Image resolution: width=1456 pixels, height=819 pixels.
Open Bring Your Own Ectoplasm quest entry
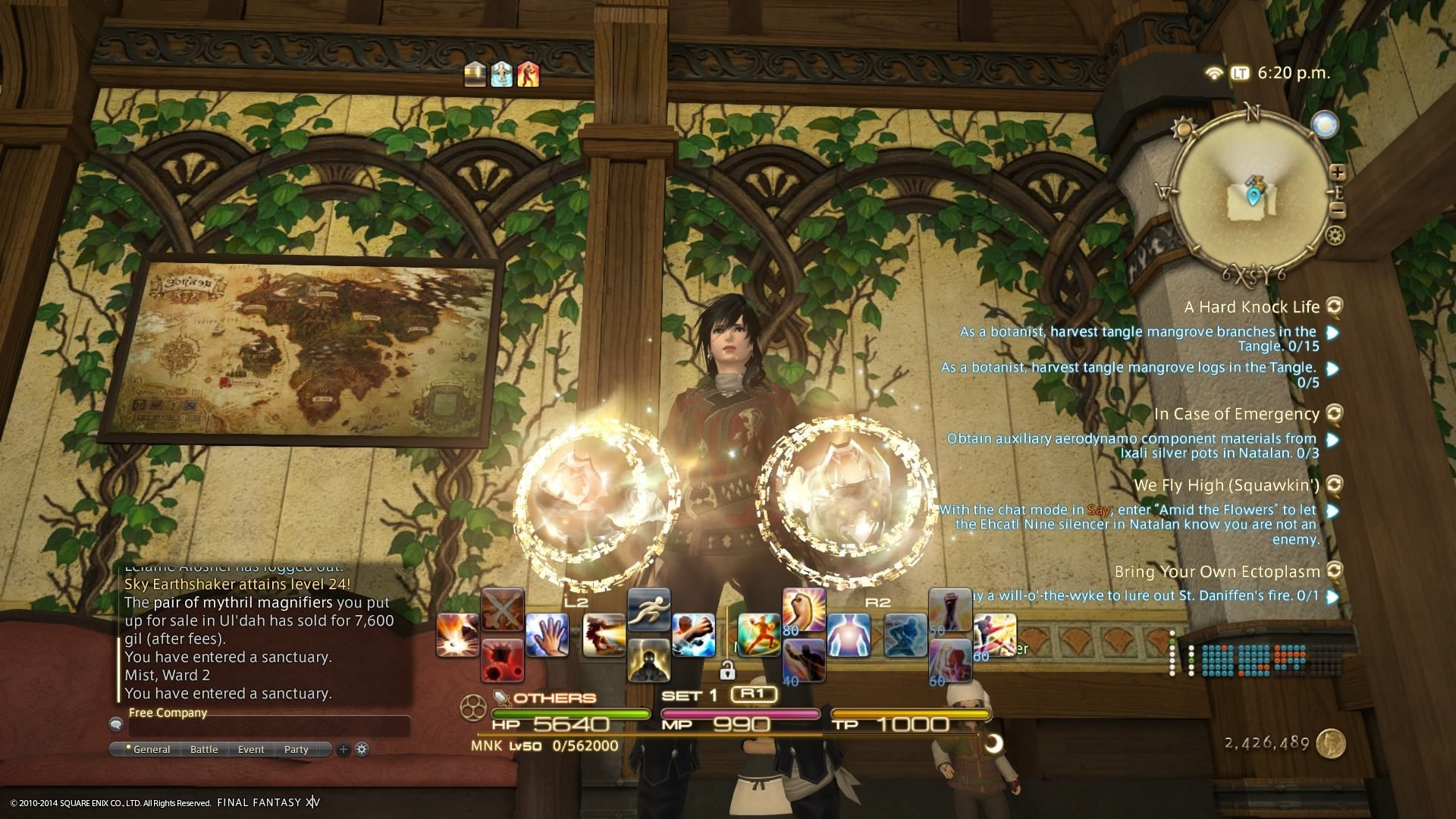click(1217, 572)
